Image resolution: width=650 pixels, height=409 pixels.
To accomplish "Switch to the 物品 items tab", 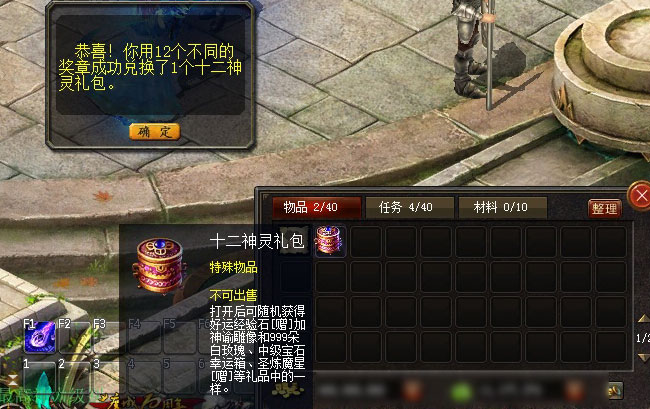I will (x=315, y=207).
